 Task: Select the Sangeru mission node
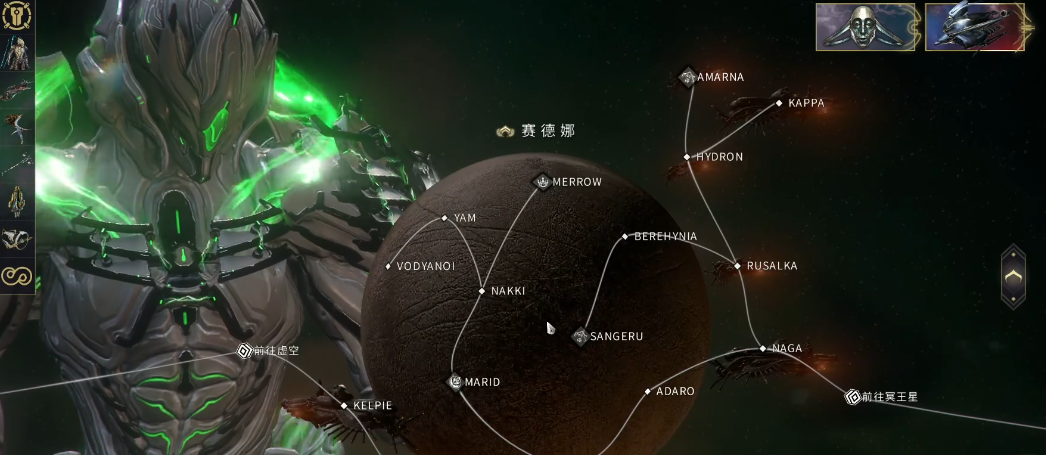(x=579, y=336)
